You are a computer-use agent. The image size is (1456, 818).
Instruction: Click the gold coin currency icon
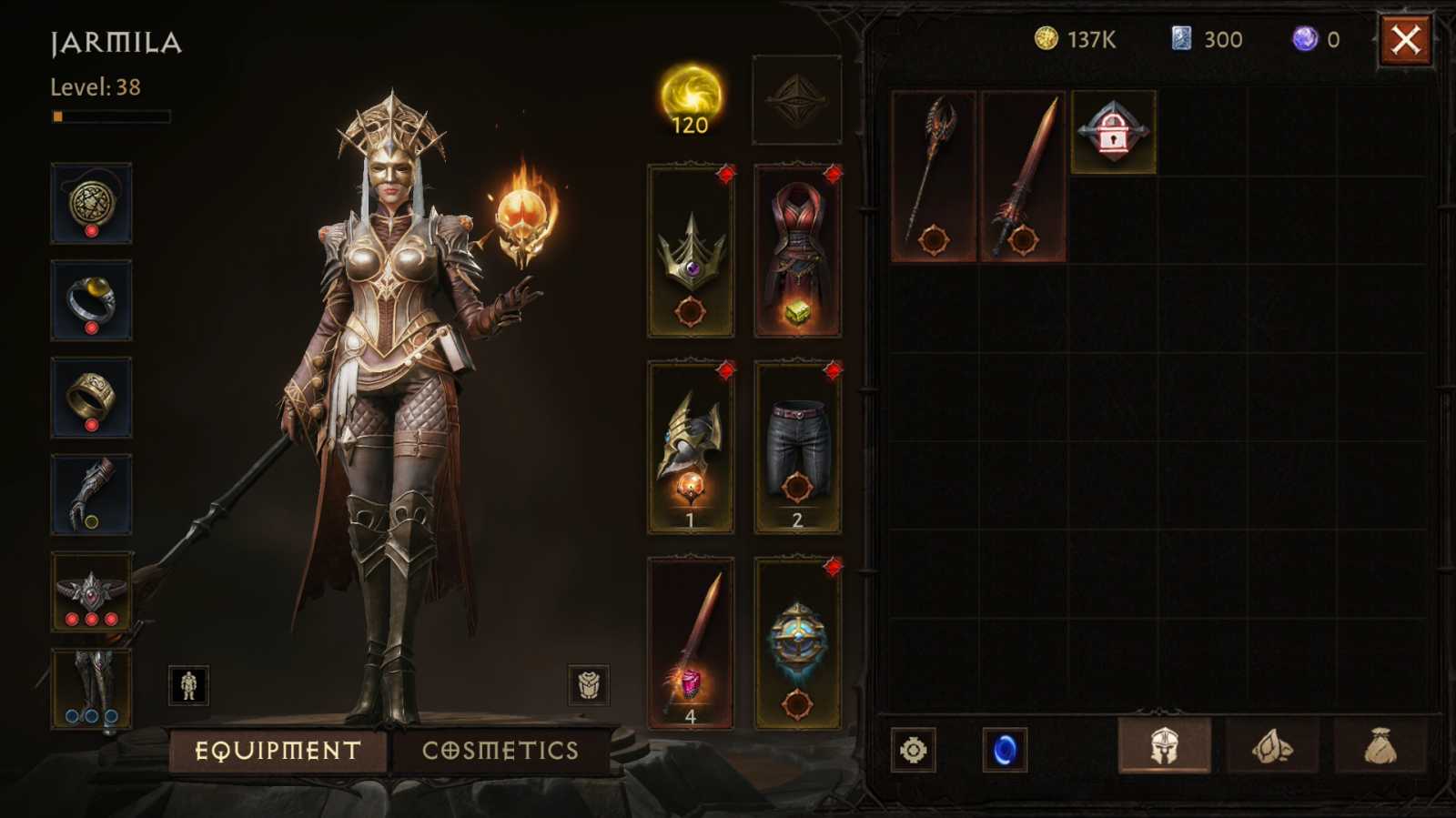click(1046, 38)
